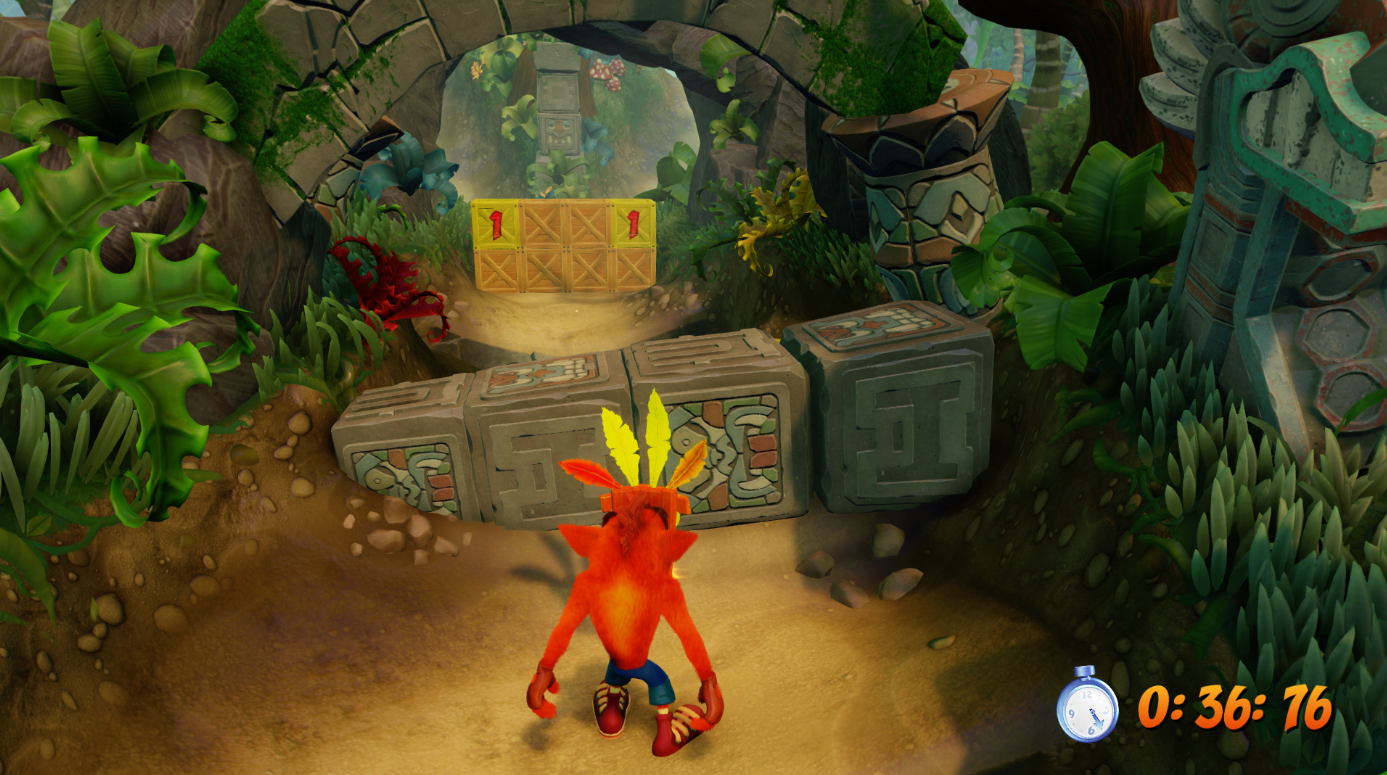Select the timer display reading 0:36:76
1387x775 pixels.
point(1240,710)
